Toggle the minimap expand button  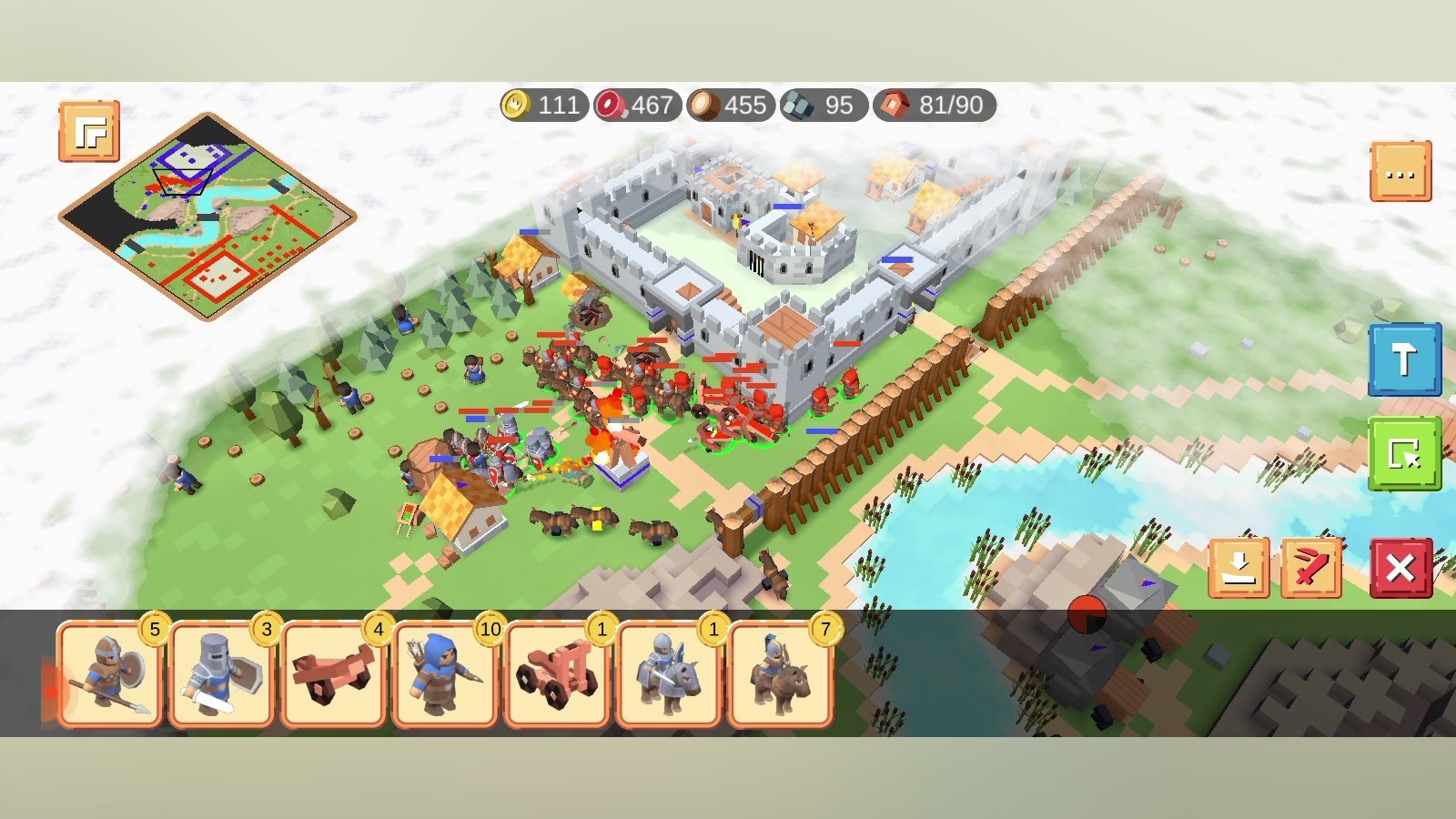[89, 132]
